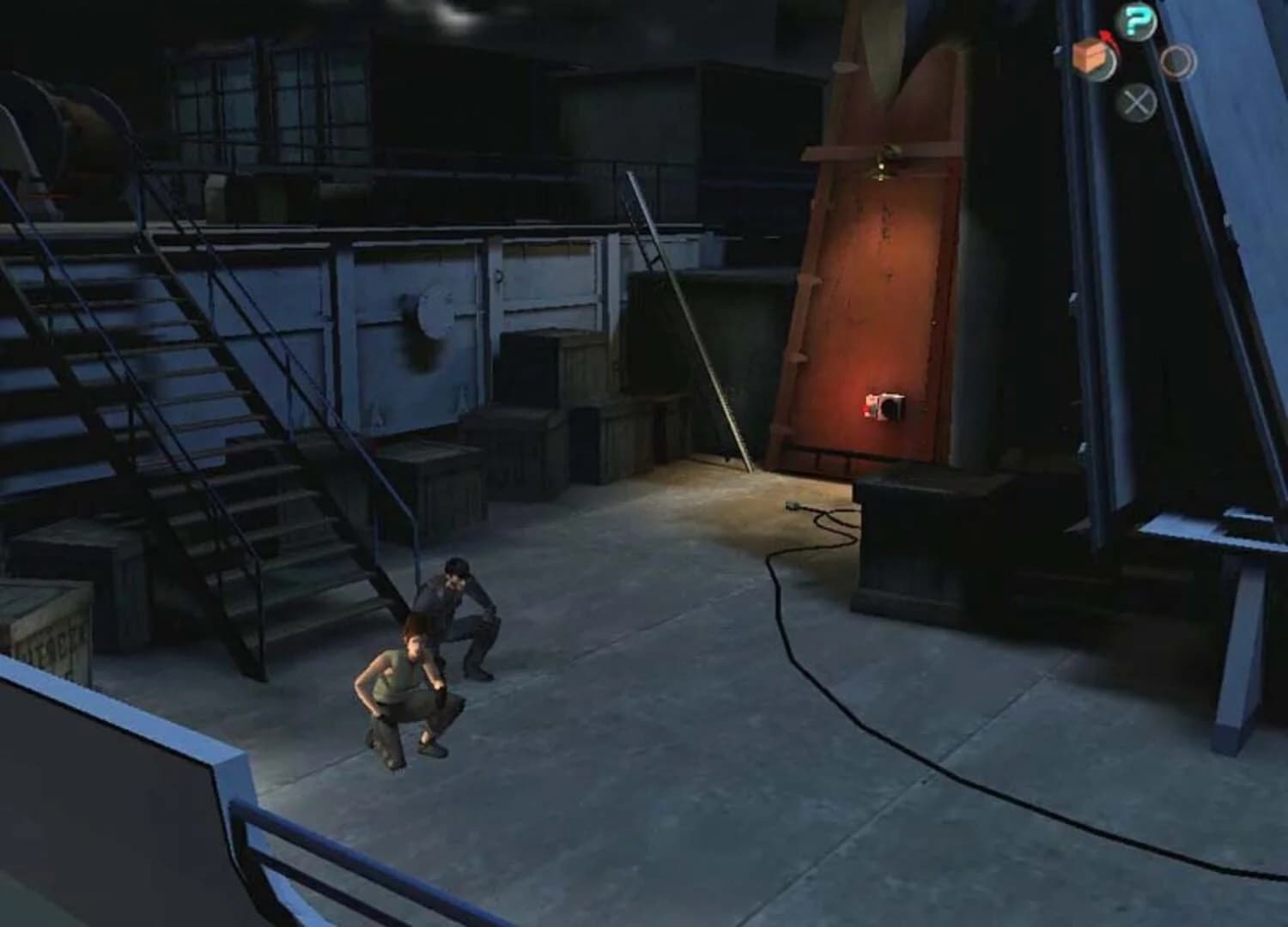
Task: Examine the stack of wooden crates
Action: [550, 412]
